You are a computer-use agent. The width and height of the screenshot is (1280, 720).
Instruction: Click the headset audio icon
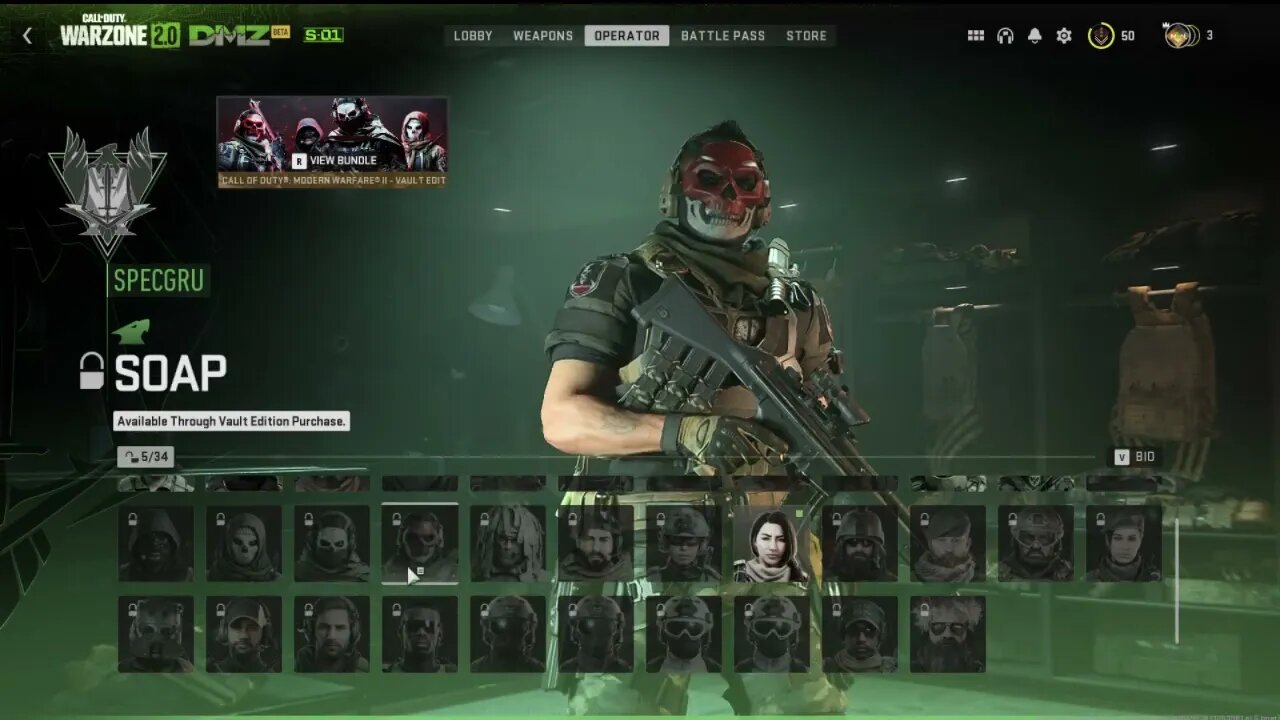click(x=1004, y=35)
